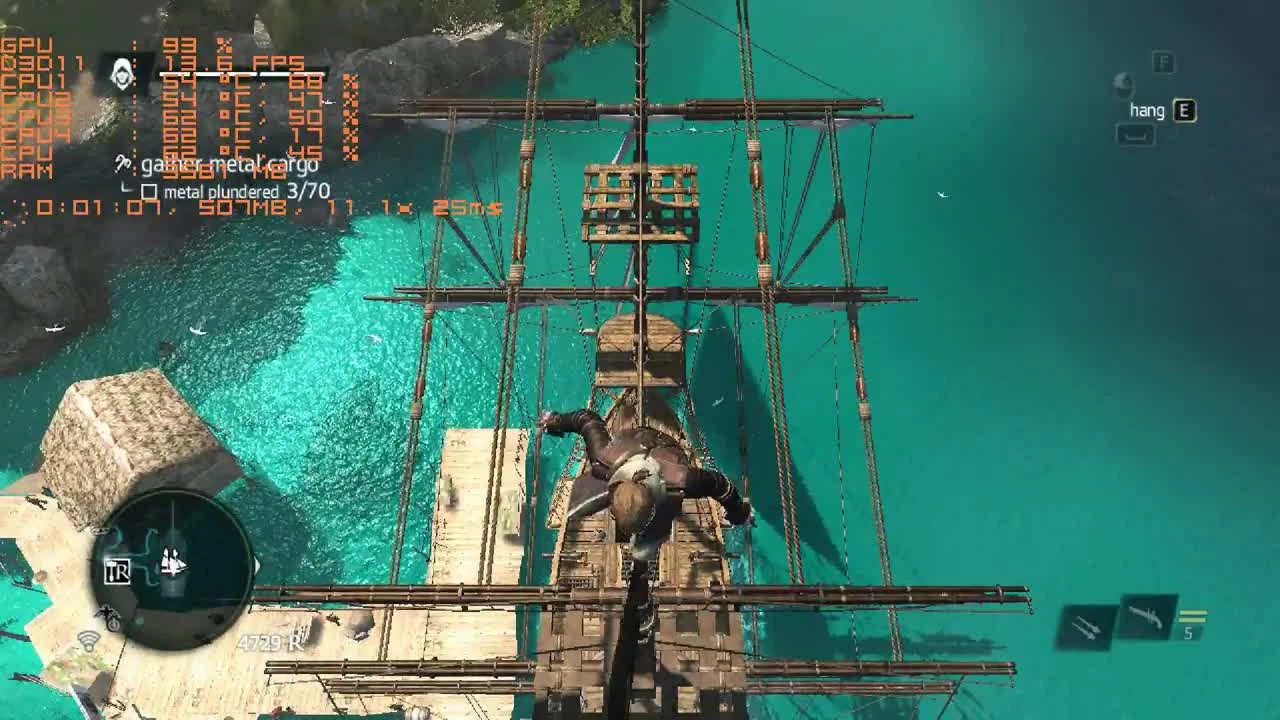Click the interaction orb icon near hang prompt

coord(1124,86)
